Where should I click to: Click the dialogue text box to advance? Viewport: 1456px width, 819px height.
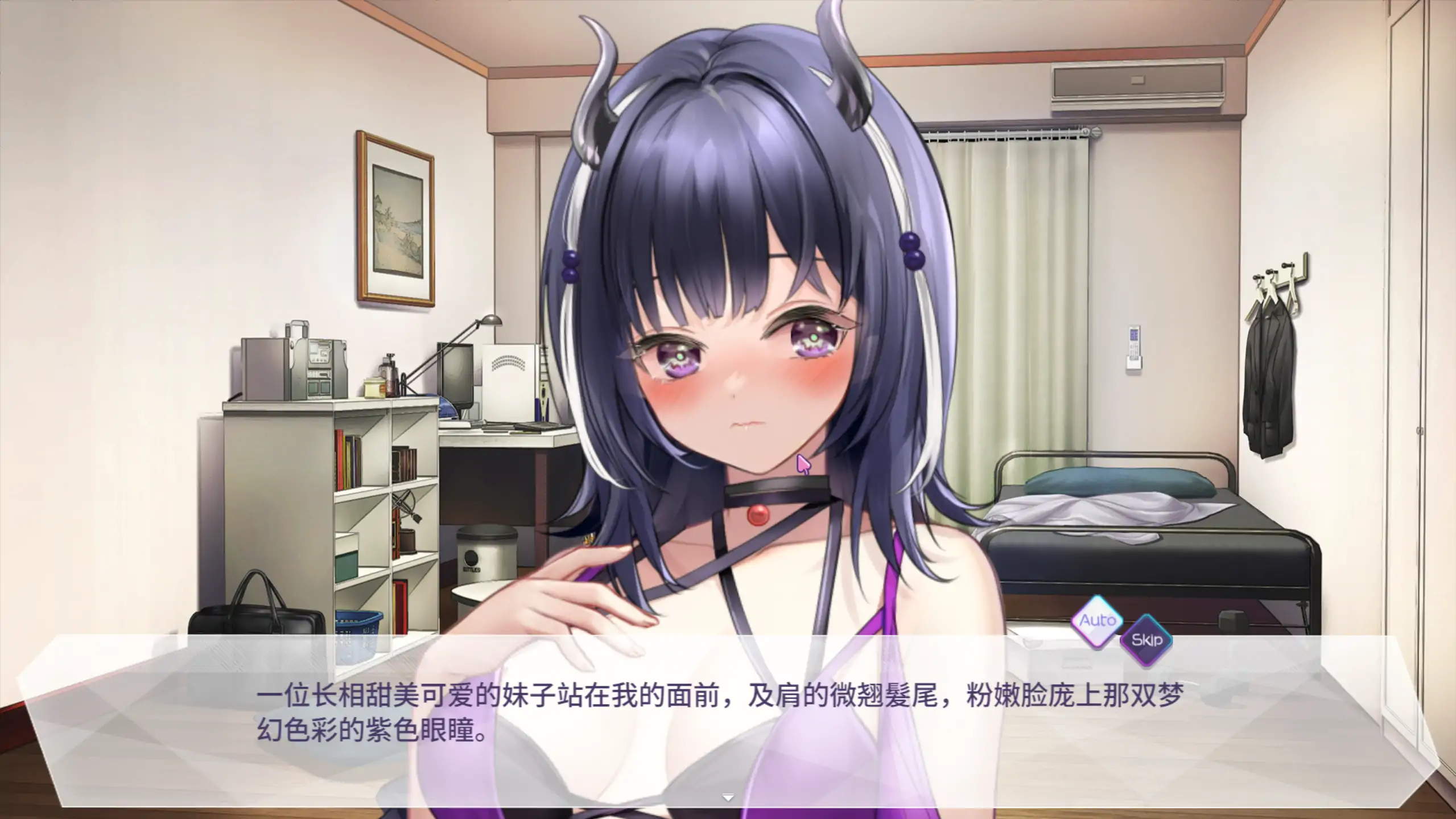point(728,711)
